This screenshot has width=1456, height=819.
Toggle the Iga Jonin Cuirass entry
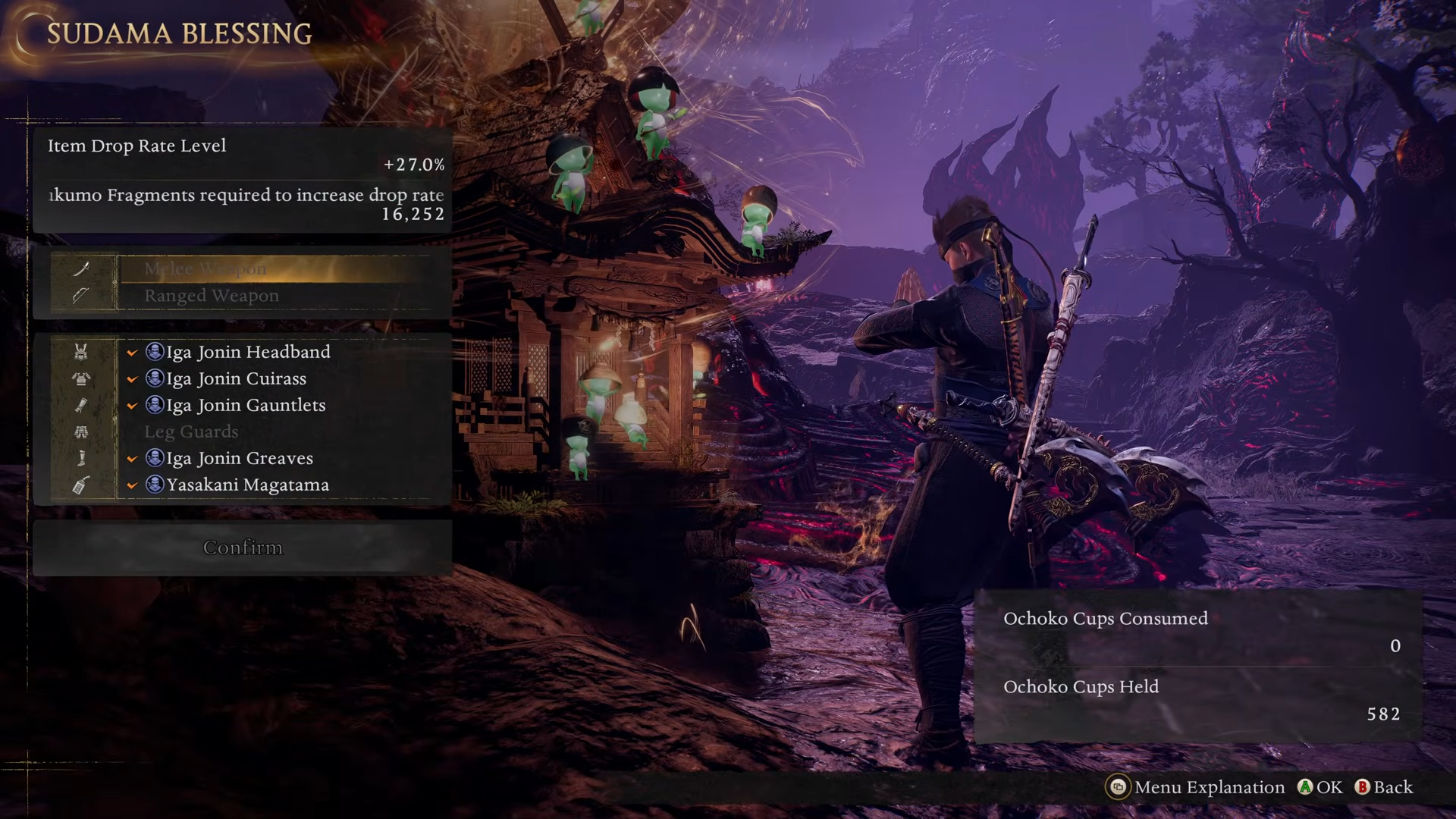point(236,378)
